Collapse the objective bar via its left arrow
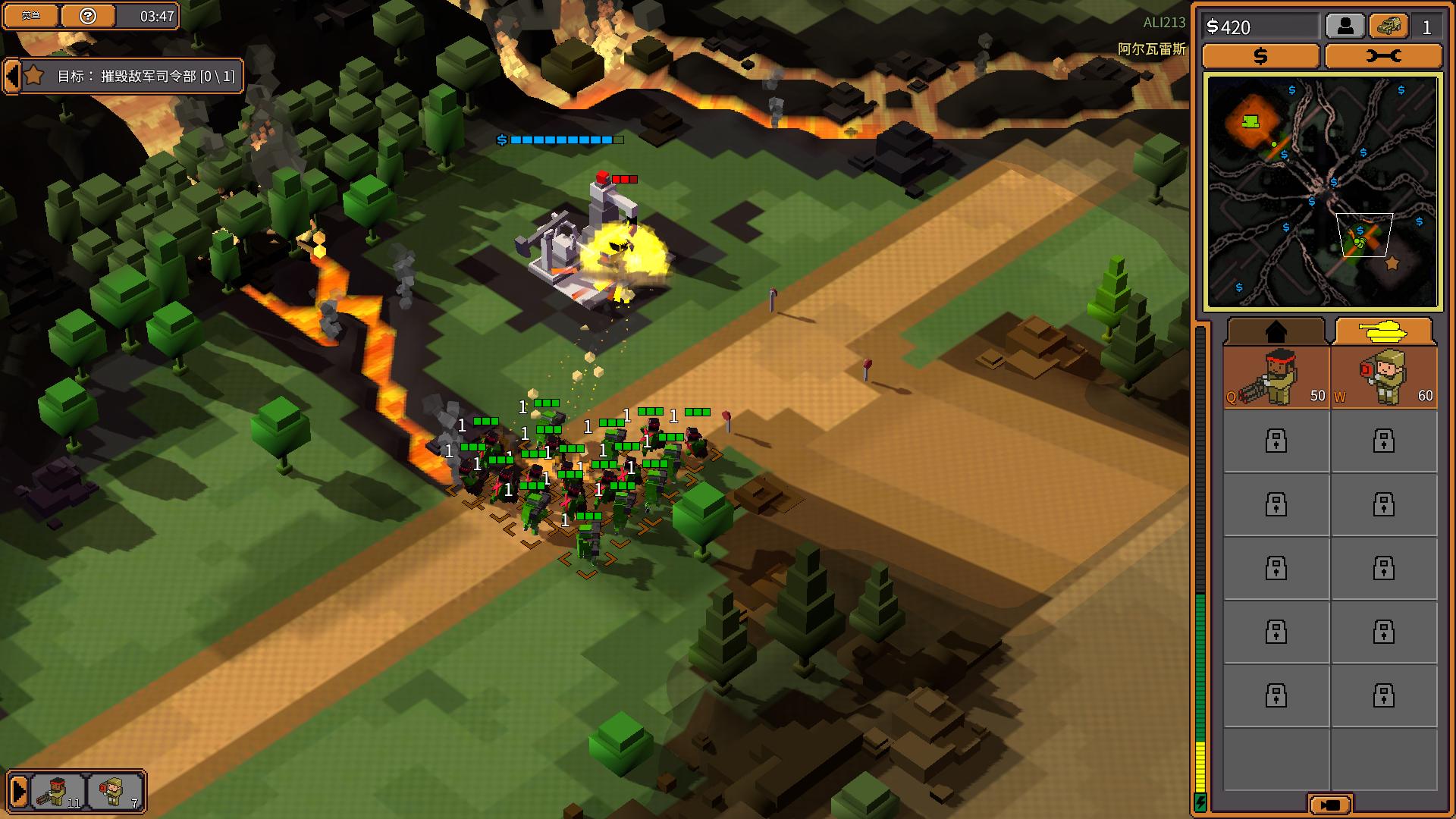1456x819 pixels. click(11, 77)
